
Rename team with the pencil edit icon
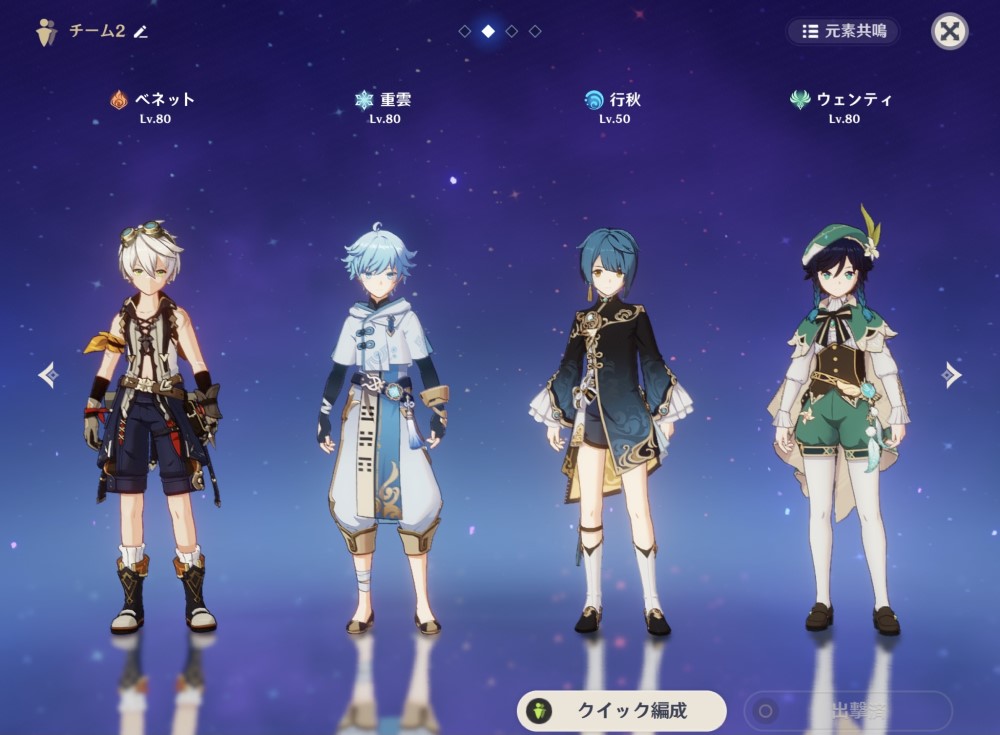coord(141,31)
